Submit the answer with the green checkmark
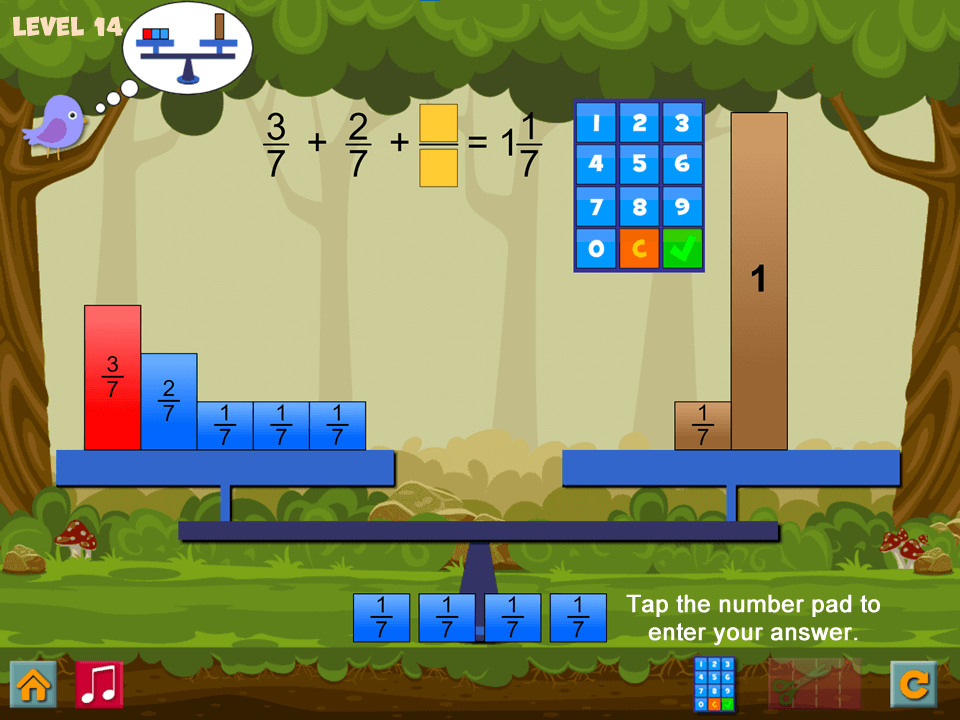Screen dimensions: 960x720 (682, 248)
